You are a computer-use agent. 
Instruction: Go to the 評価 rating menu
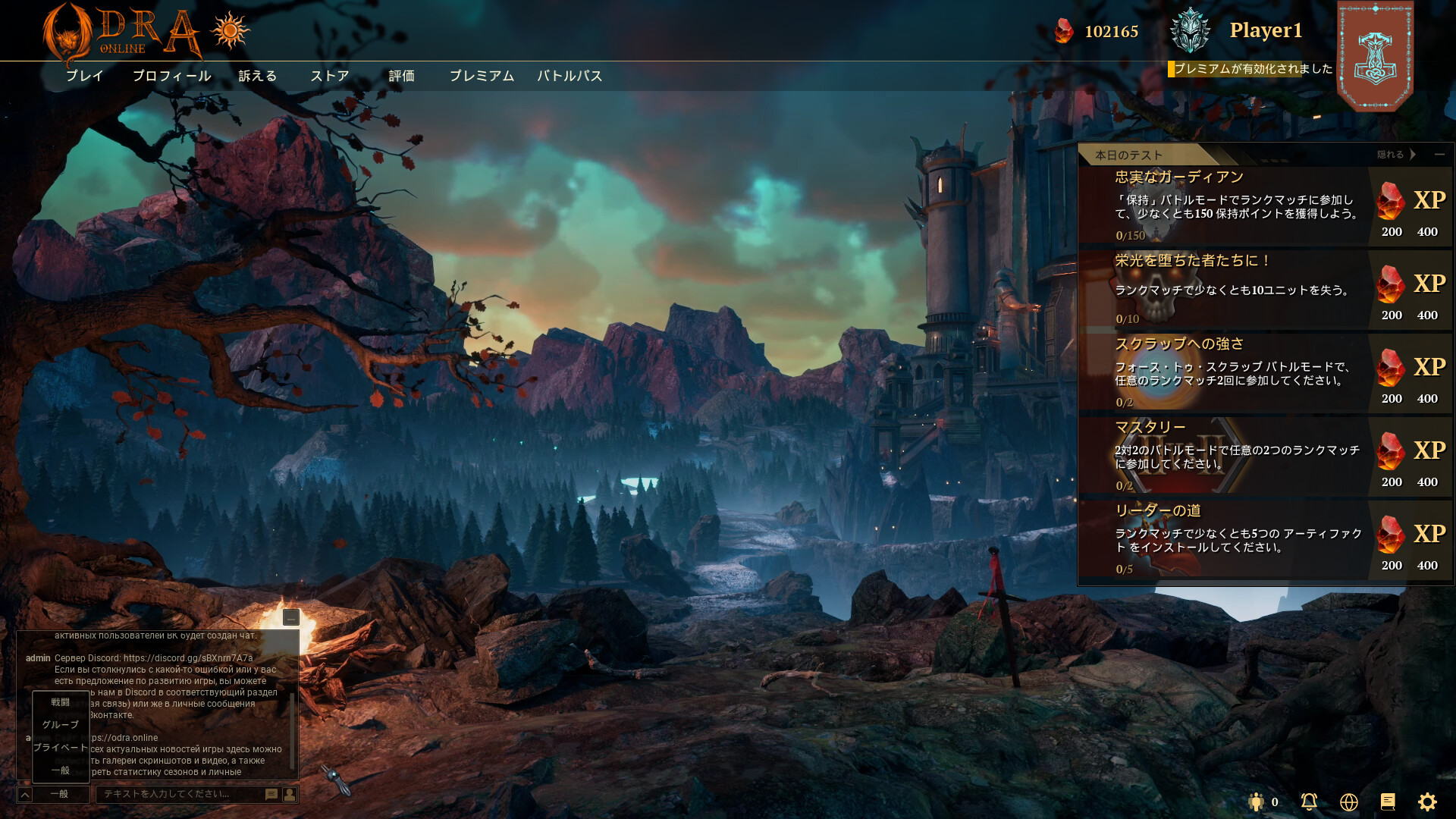click(x=402, y=76)
